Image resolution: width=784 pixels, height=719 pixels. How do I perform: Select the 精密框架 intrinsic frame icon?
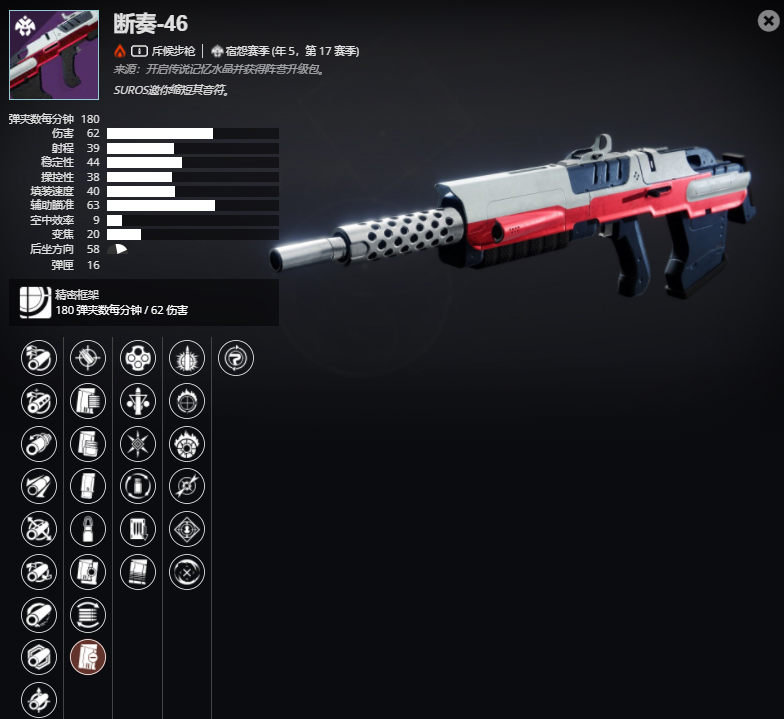coord(36,302)
